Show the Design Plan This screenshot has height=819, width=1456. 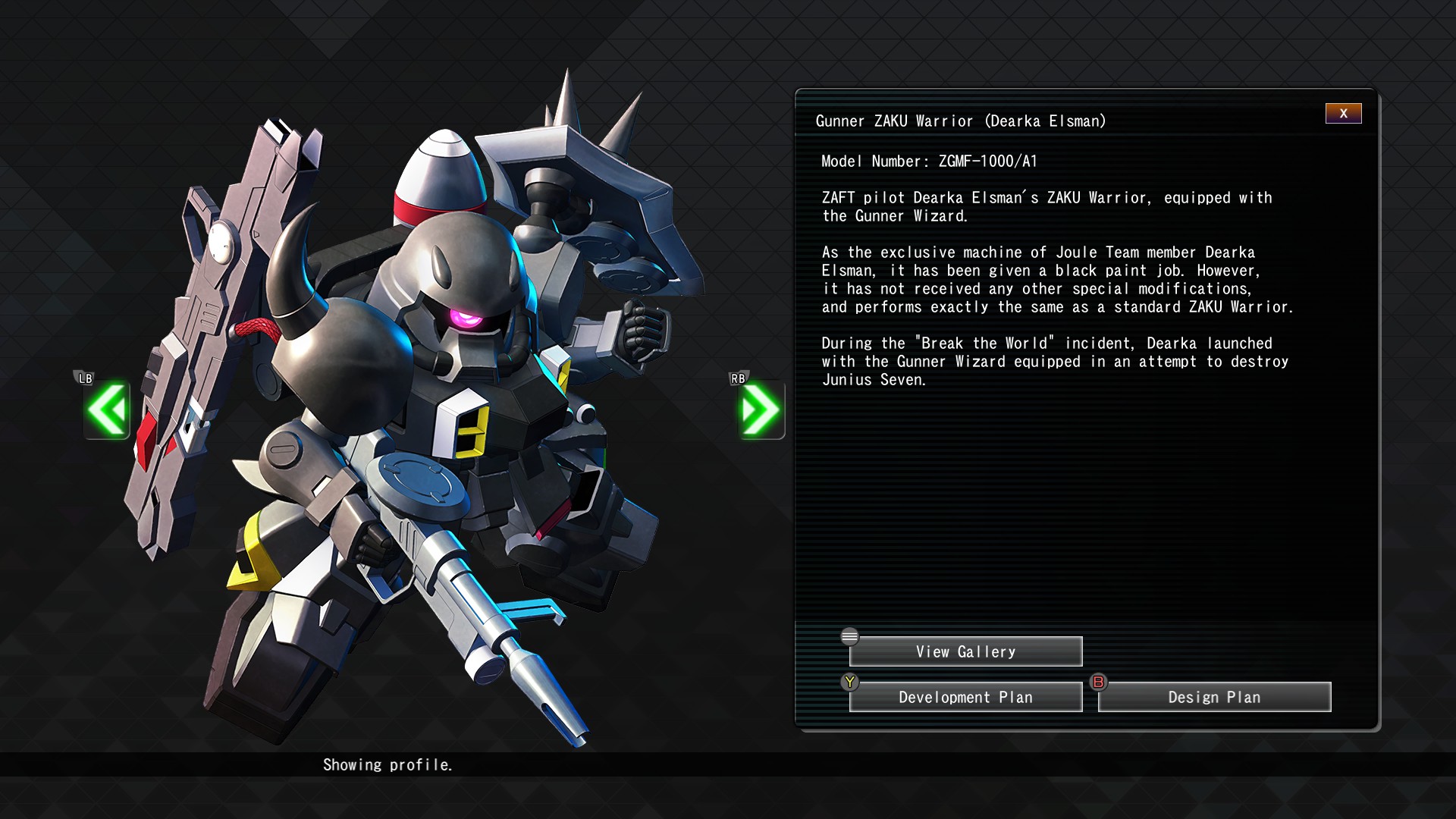coord(1214,697)
